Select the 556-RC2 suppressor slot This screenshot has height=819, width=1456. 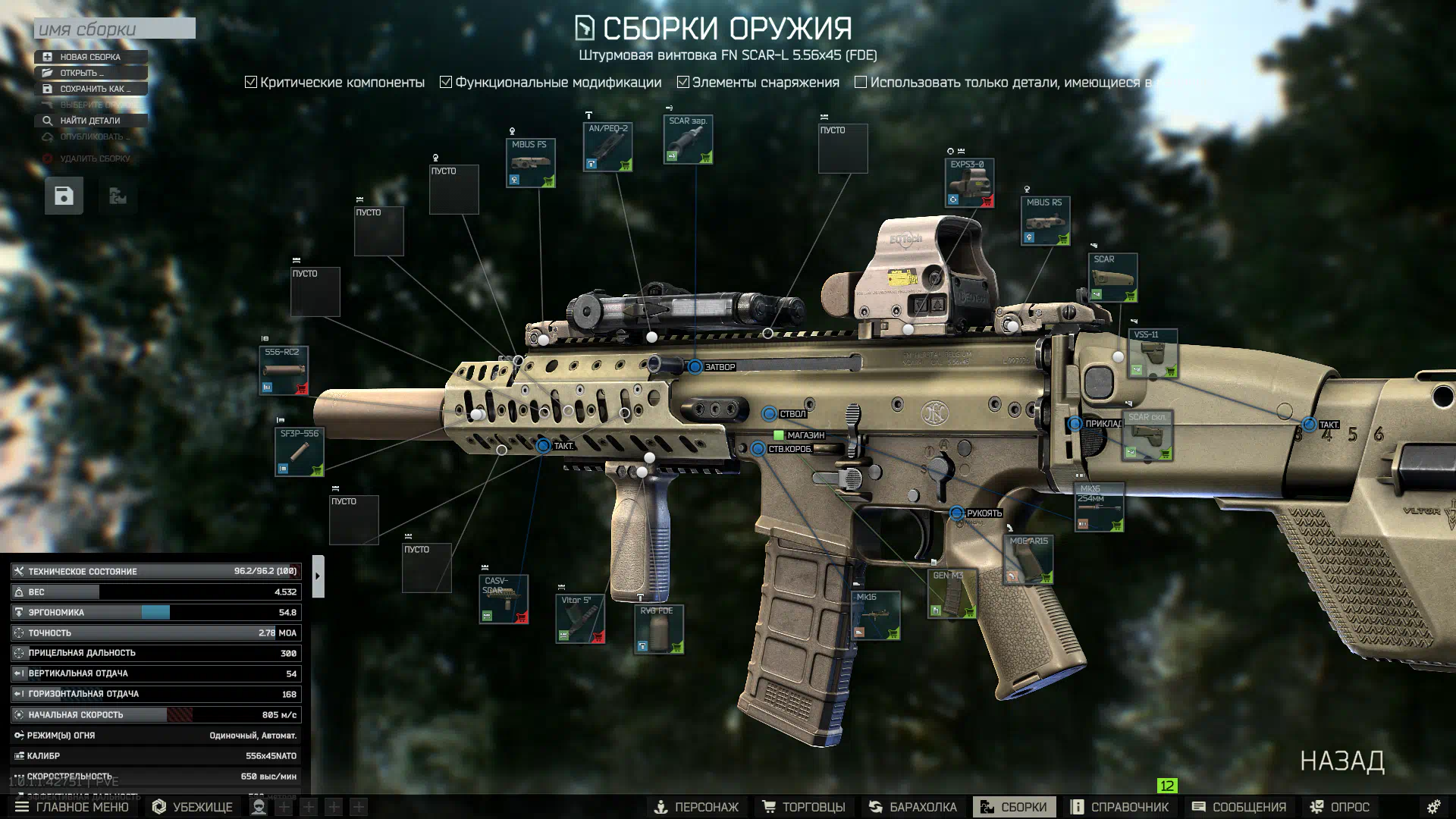click(283, 371)
